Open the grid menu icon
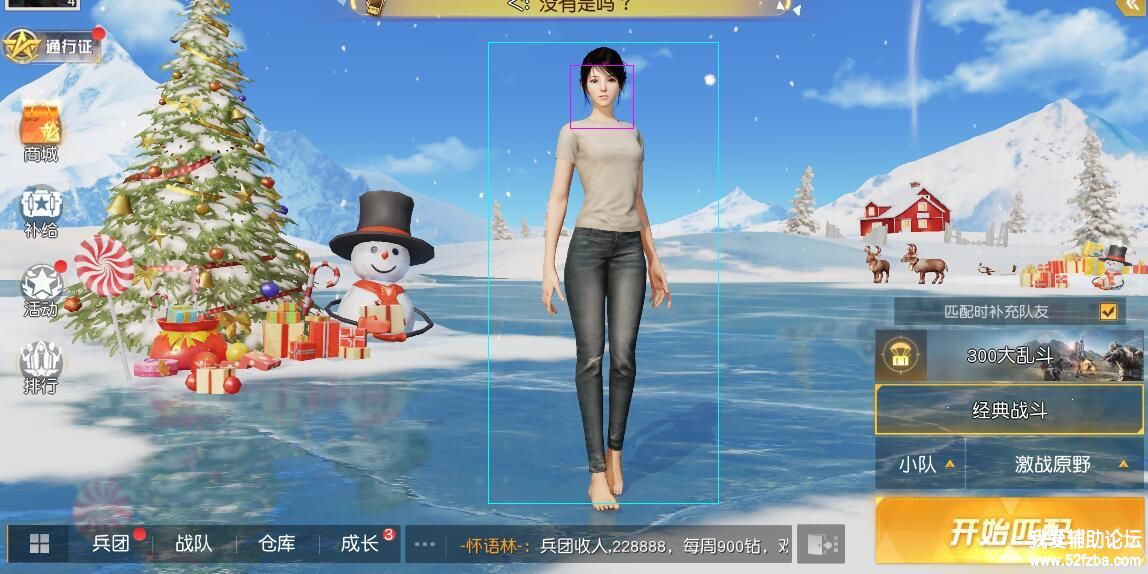The height and width of the screenshot is (574, 1148). pos(39,544)
